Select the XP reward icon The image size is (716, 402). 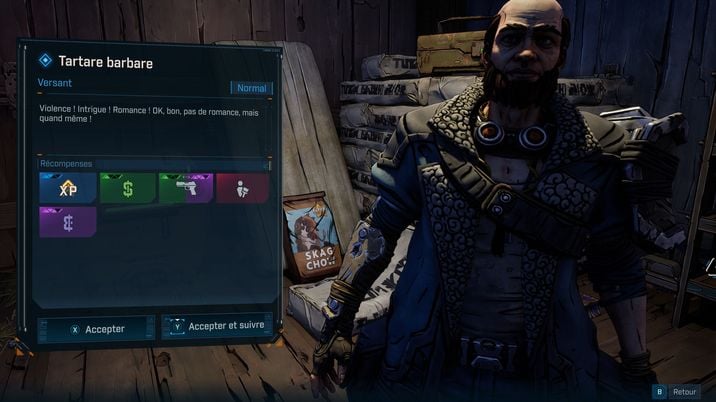click(x=67, y=188)
